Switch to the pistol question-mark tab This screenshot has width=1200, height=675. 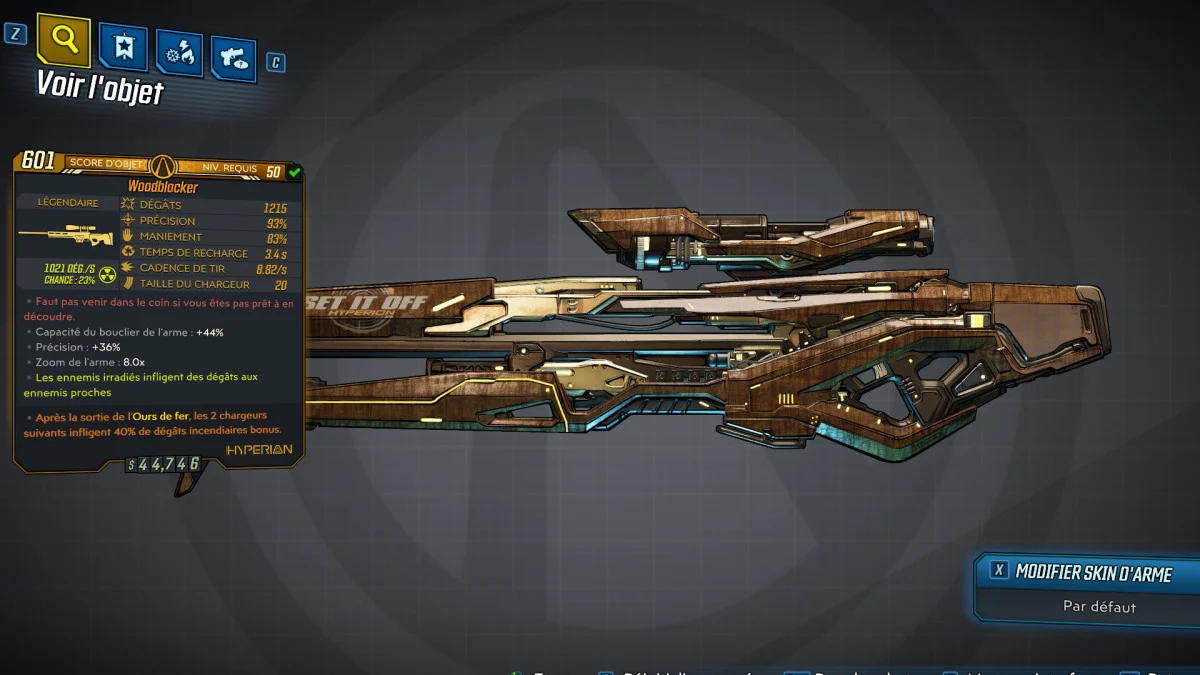click(233, 59)
